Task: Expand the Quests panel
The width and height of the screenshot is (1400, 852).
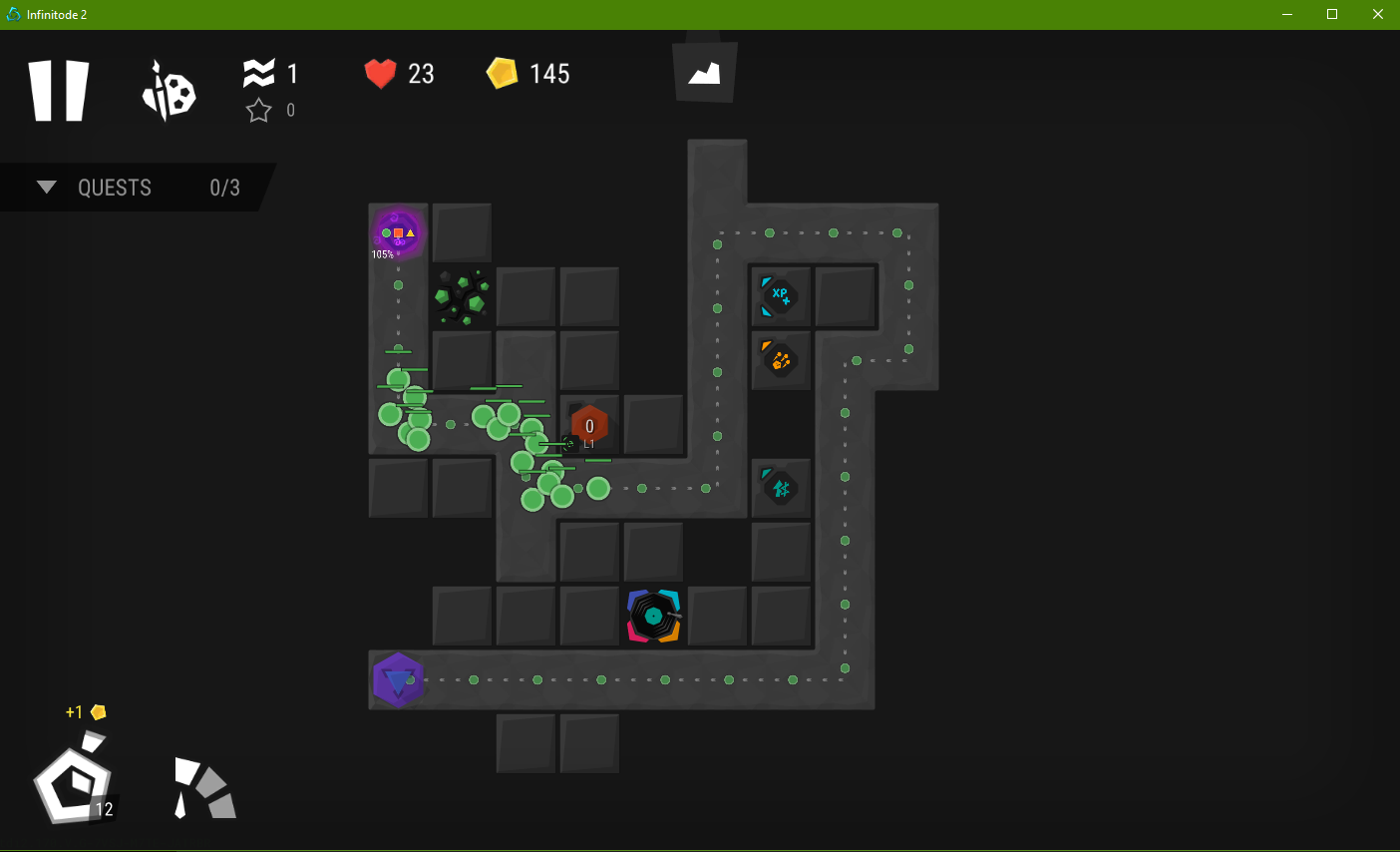Action: pyautogui.click(x=46, y=188)
